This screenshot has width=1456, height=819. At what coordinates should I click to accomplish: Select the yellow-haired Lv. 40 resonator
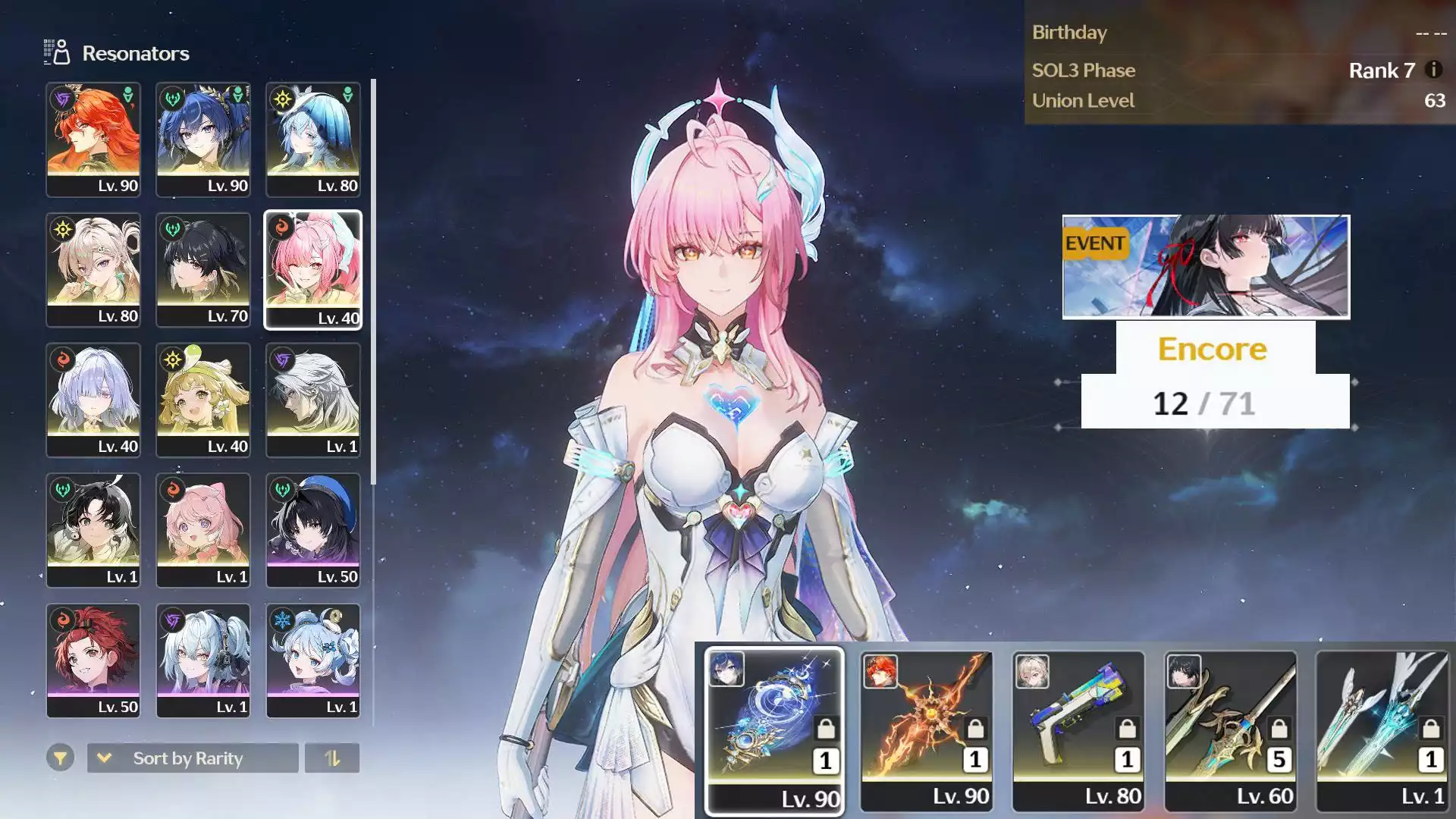pos(203,400)
